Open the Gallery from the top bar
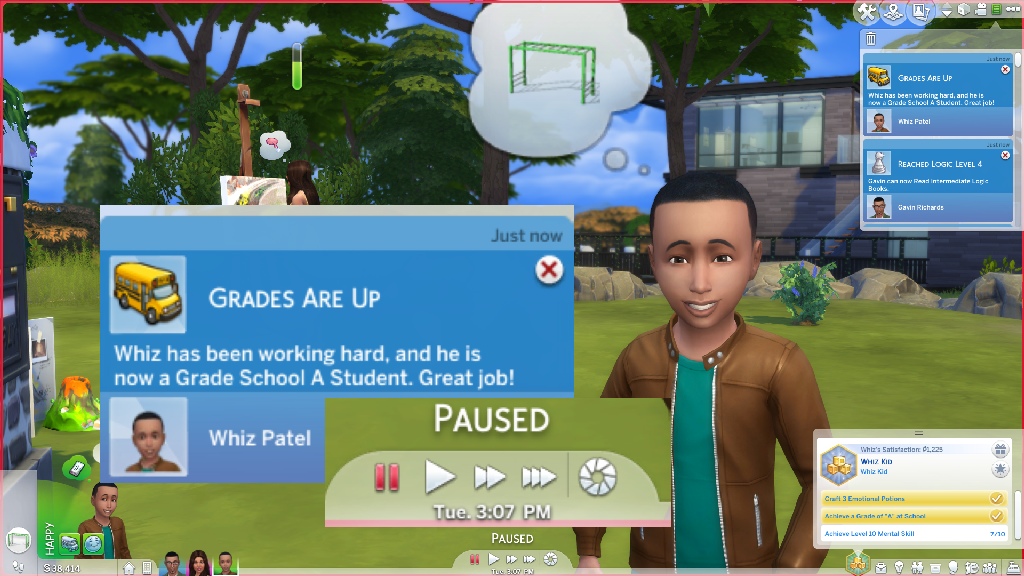The height and width of the screenshot is (576, 1024). click(x=919, y=11)
